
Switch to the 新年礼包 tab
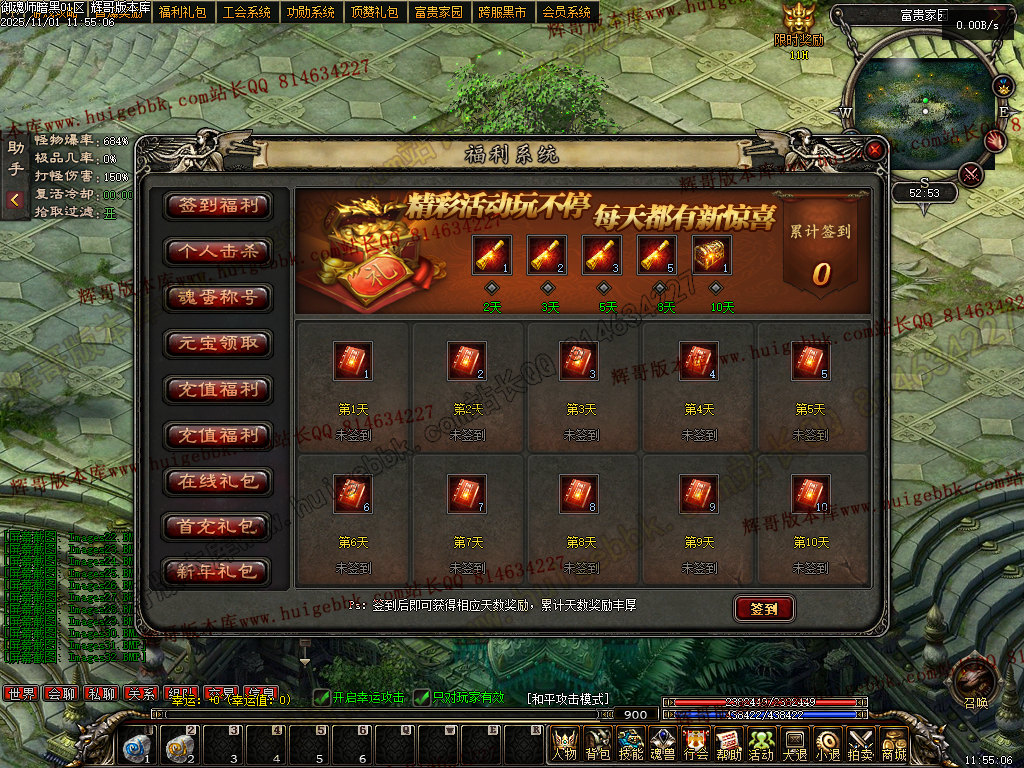(218, 573)
